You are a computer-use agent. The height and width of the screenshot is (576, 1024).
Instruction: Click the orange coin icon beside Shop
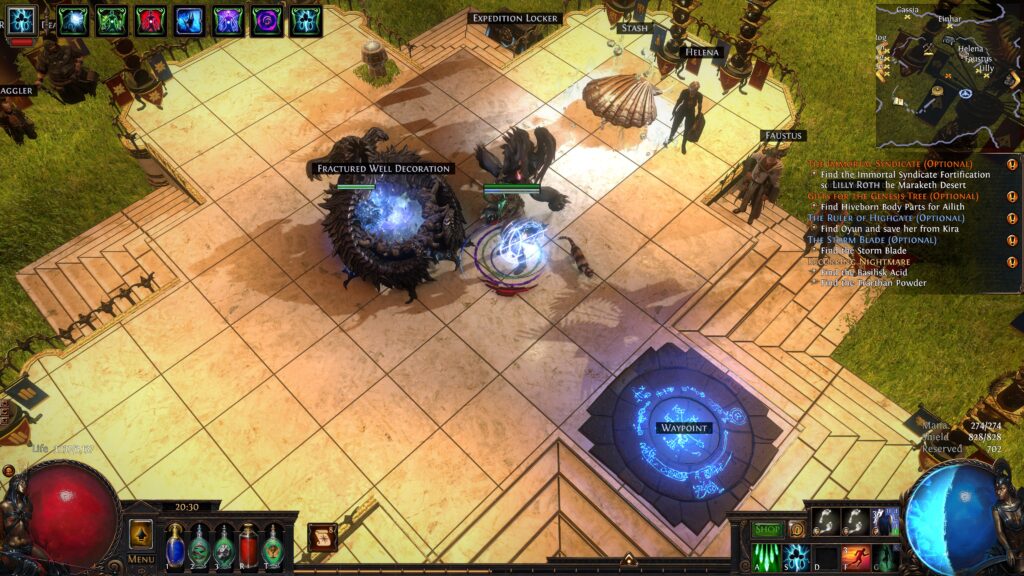point(797,529)
